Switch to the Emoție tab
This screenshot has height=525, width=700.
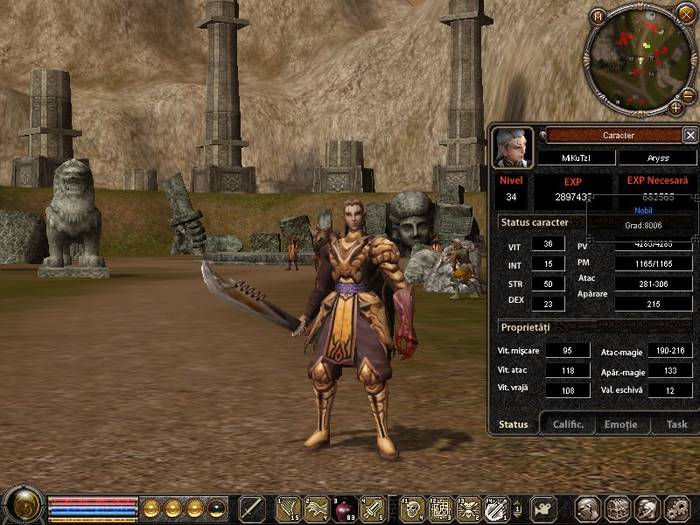[620, 424]
